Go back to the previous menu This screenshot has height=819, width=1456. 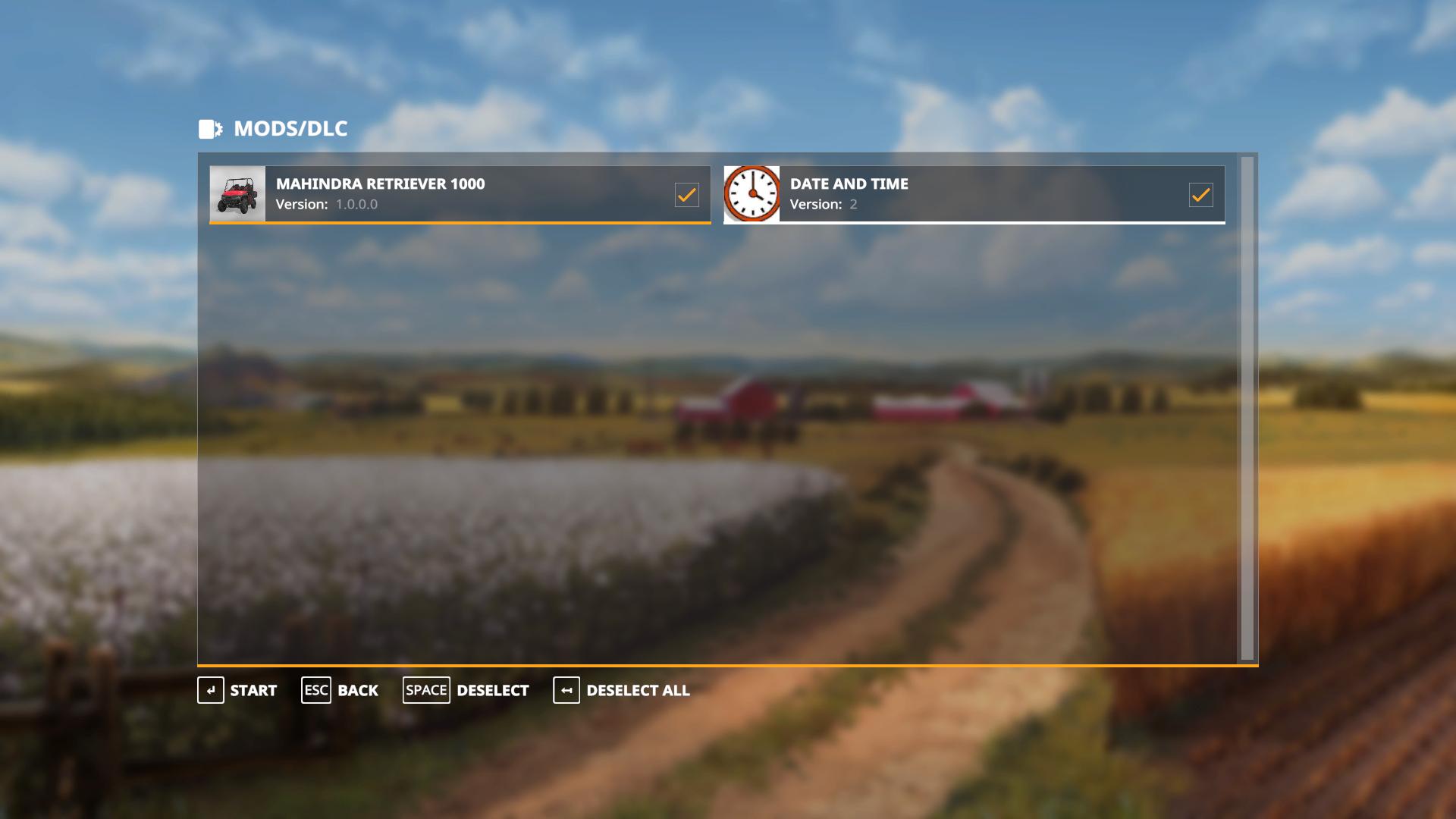[340, 690]
